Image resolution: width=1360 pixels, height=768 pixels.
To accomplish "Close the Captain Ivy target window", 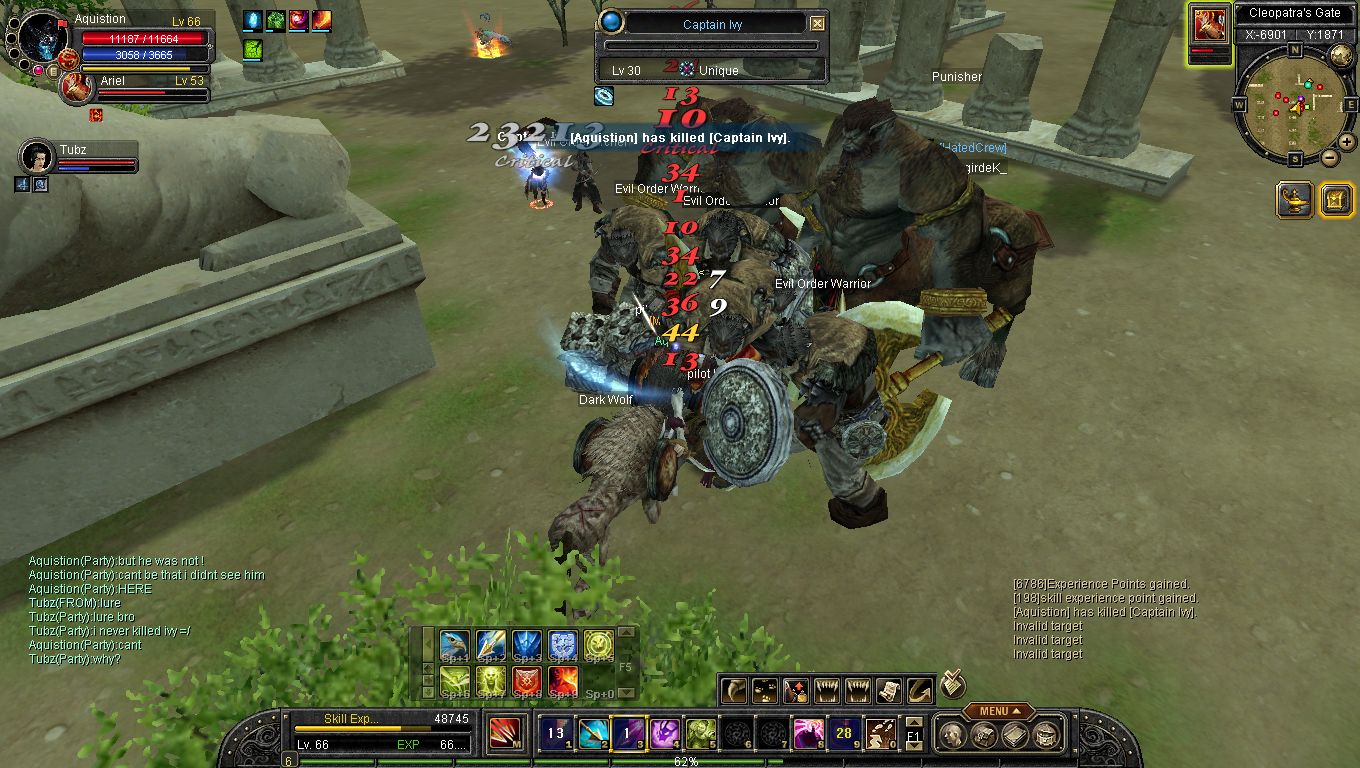I will point(818,24).
